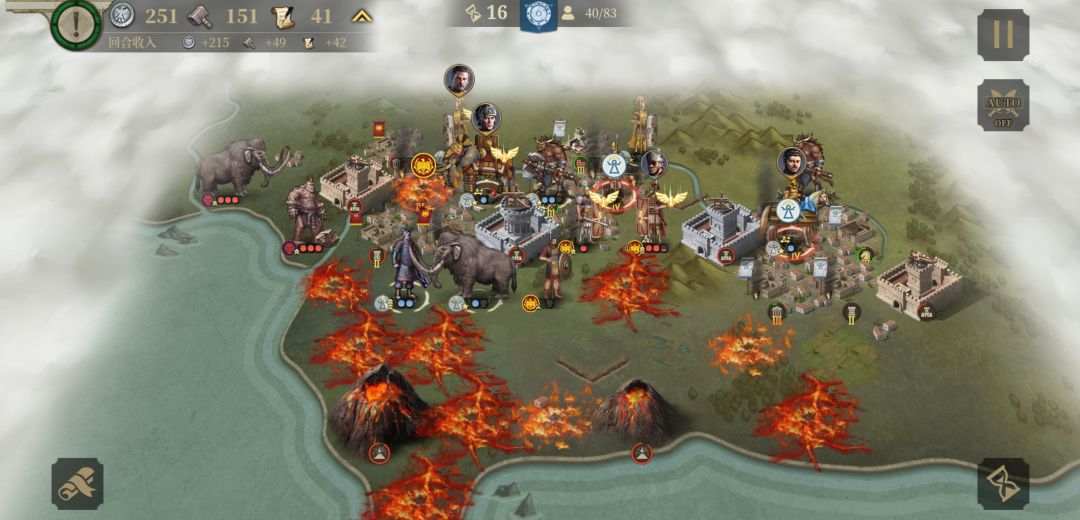
Task: Open the green exclamation mark objectives button
Action: click(x=76, y=23)
